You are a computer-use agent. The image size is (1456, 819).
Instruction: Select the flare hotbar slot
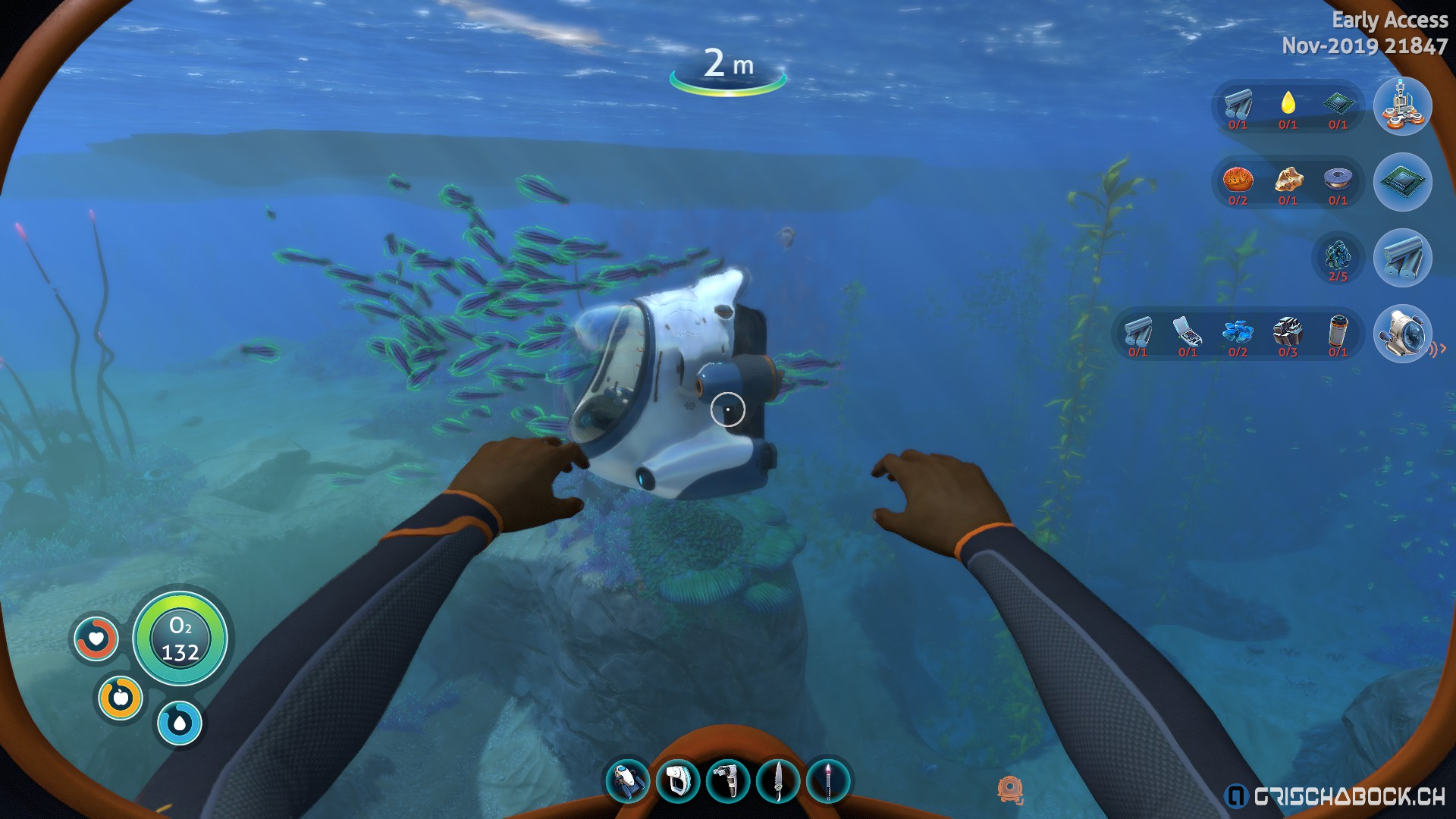828,781
